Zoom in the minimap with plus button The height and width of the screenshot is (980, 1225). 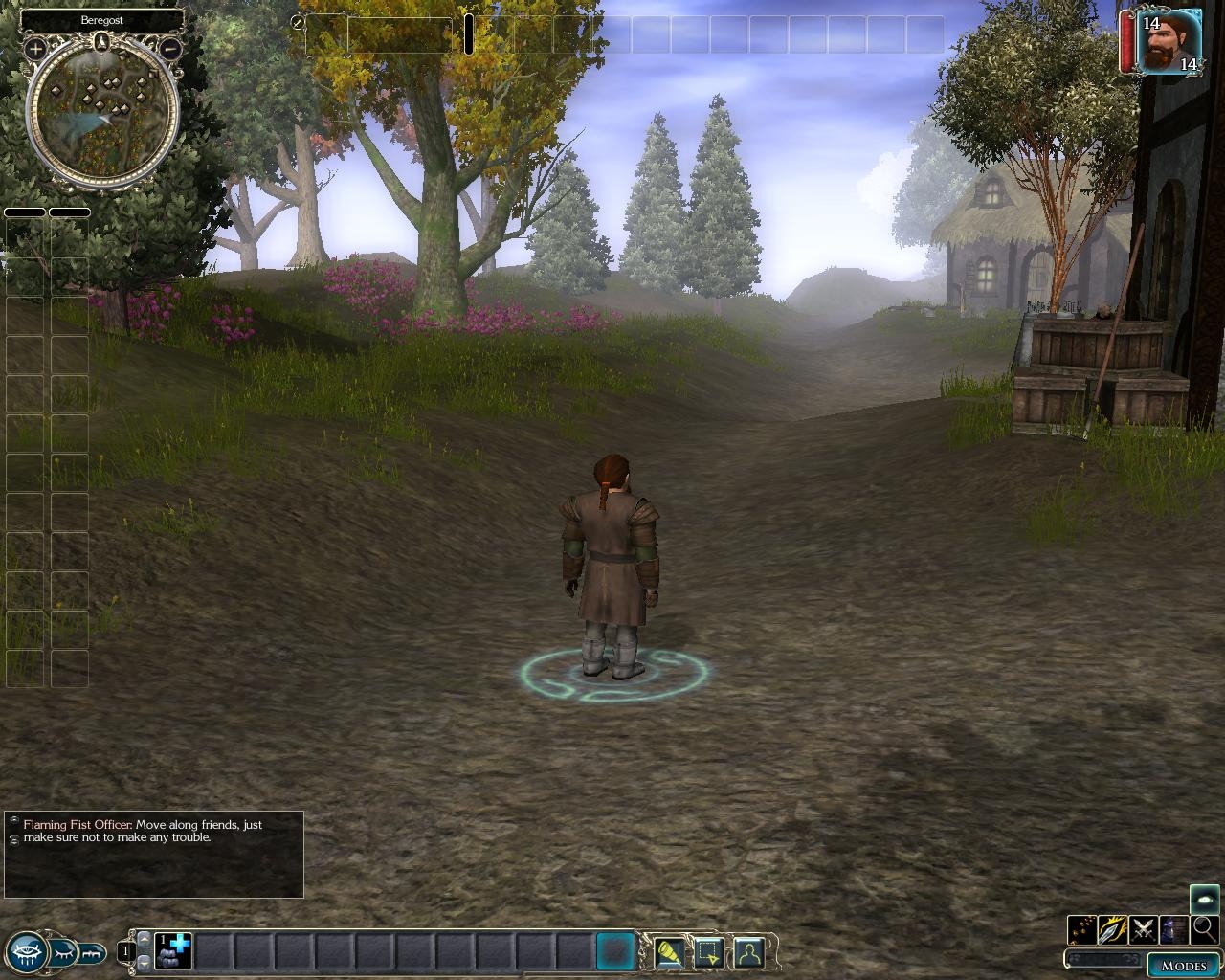[x=35, y=47]
